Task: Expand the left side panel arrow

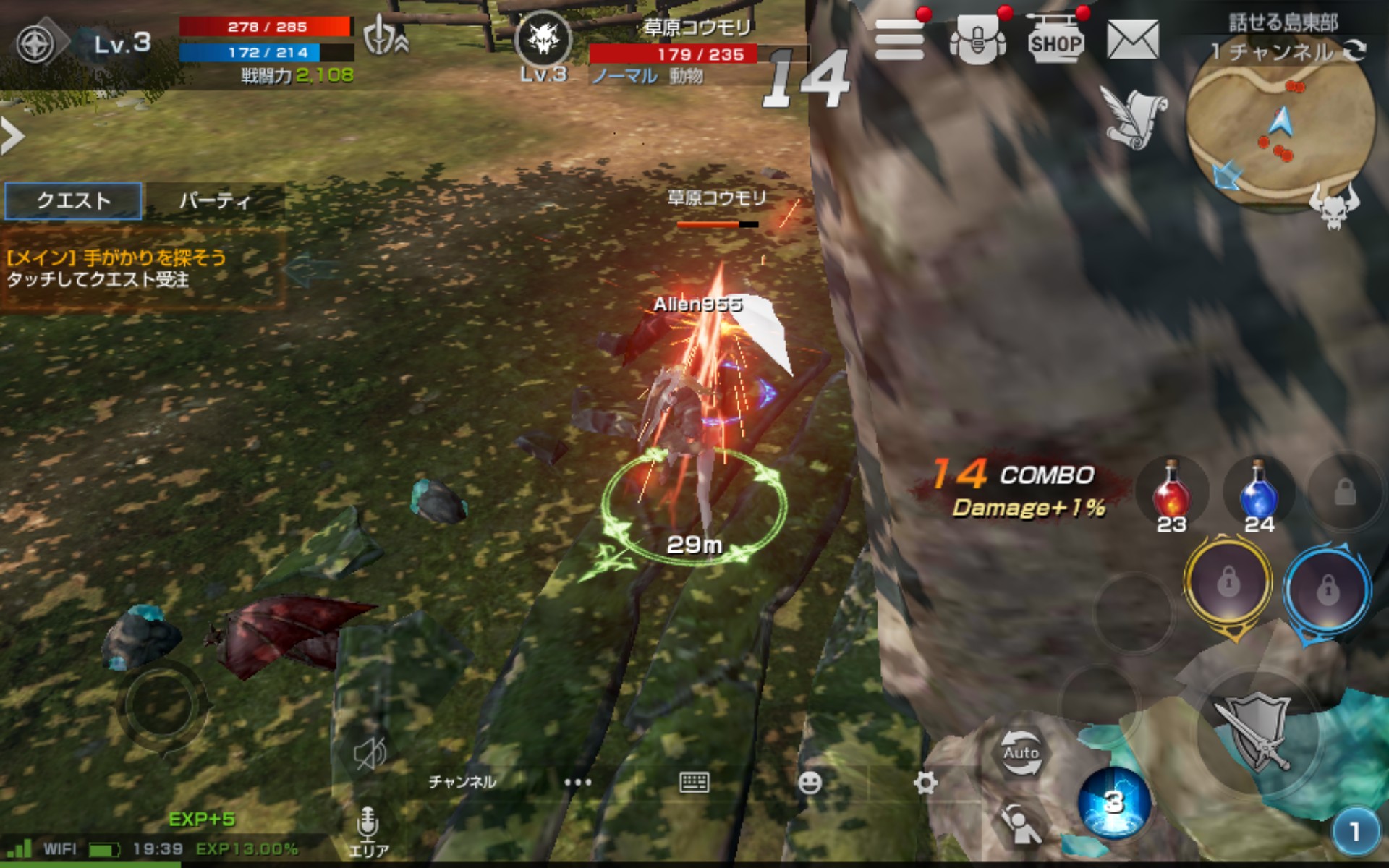Action: (x=12, y=136)
